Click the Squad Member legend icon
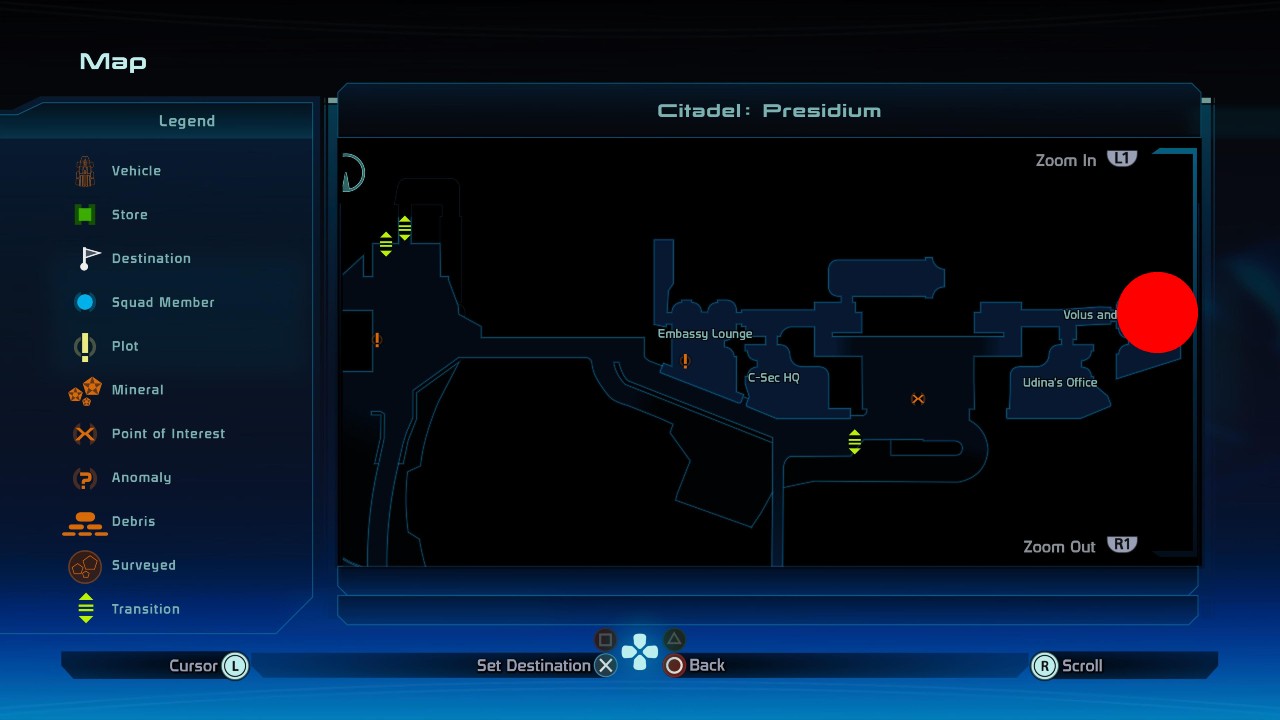This screenshot has width=1280, height=720. click(85, 302)
